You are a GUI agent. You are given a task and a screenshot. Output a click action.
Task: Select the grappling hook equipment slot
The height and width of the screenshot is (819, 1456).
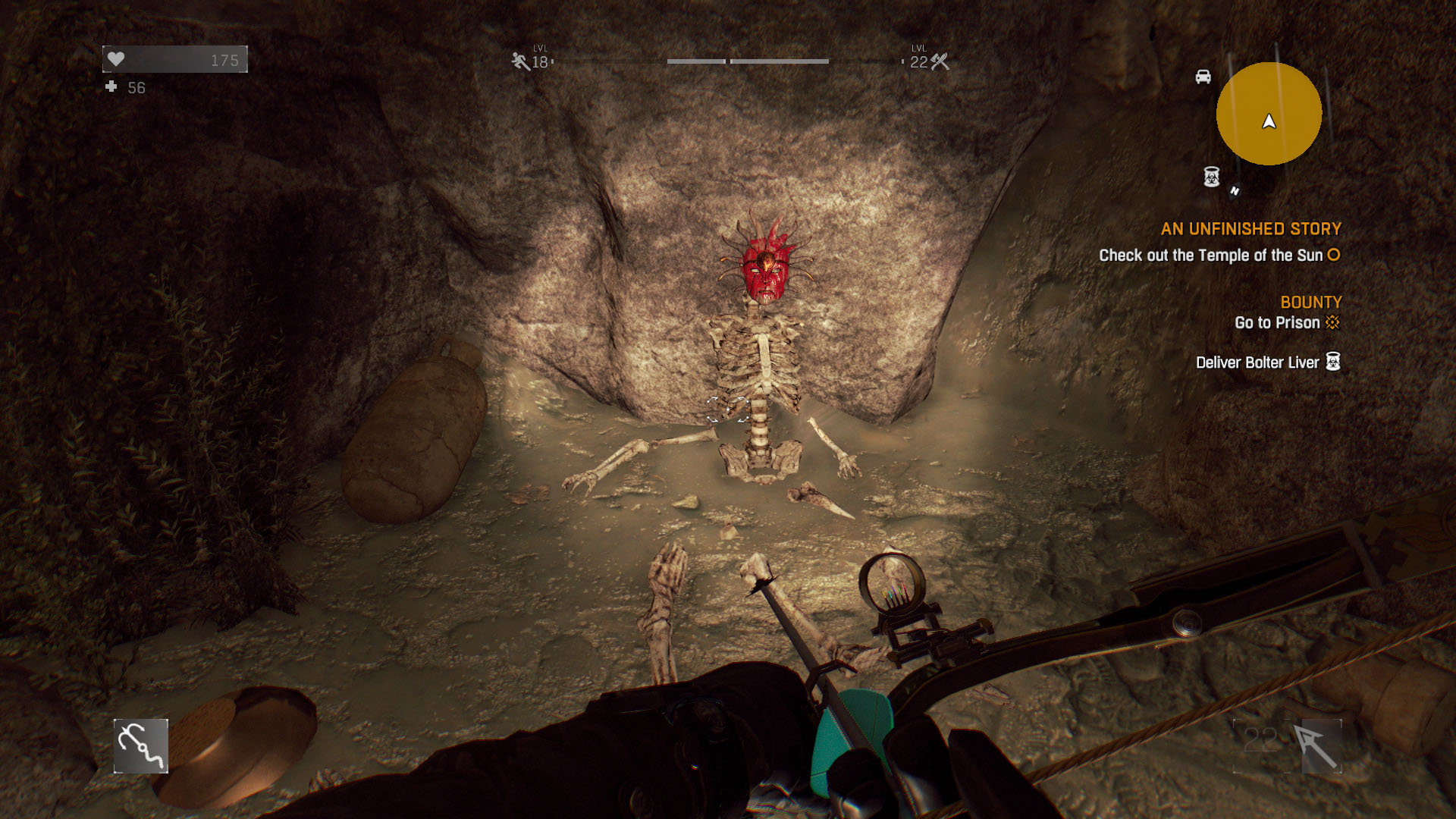(x=141, y=746)
